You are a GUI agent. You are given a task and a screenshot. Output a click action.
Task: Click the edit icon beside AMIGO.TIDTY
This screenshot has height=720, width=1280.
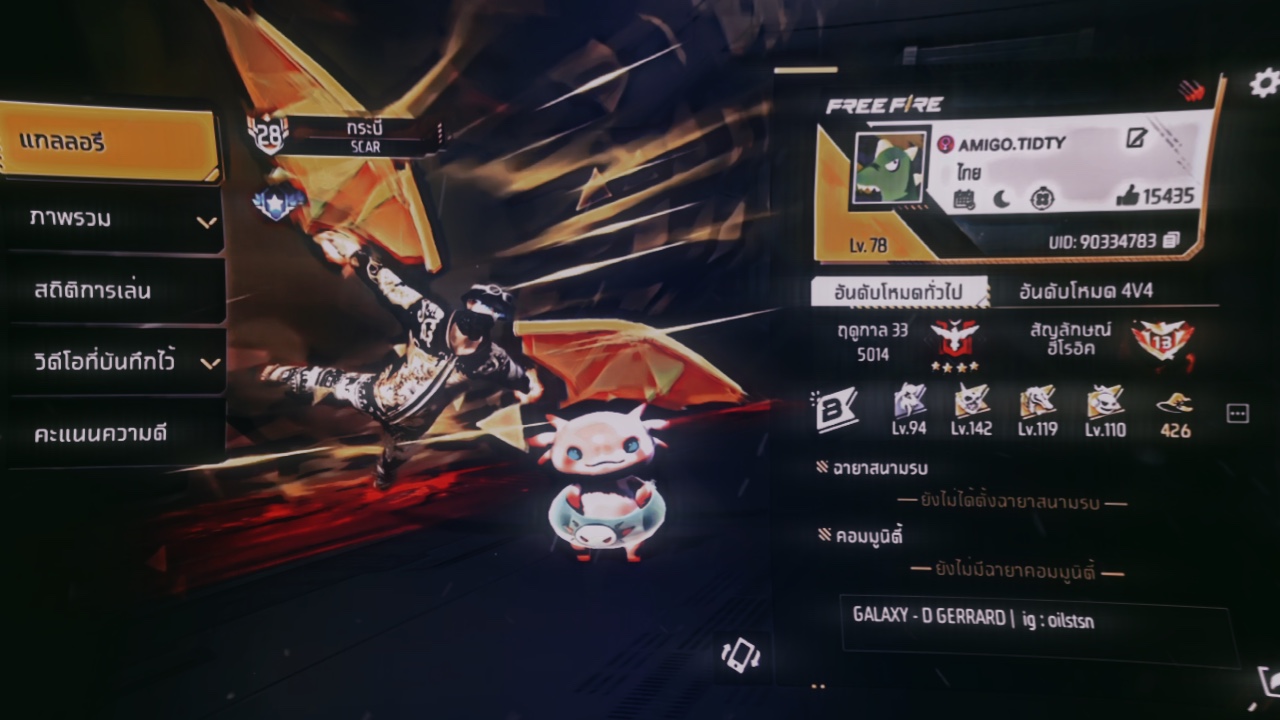click(1136, 139)
